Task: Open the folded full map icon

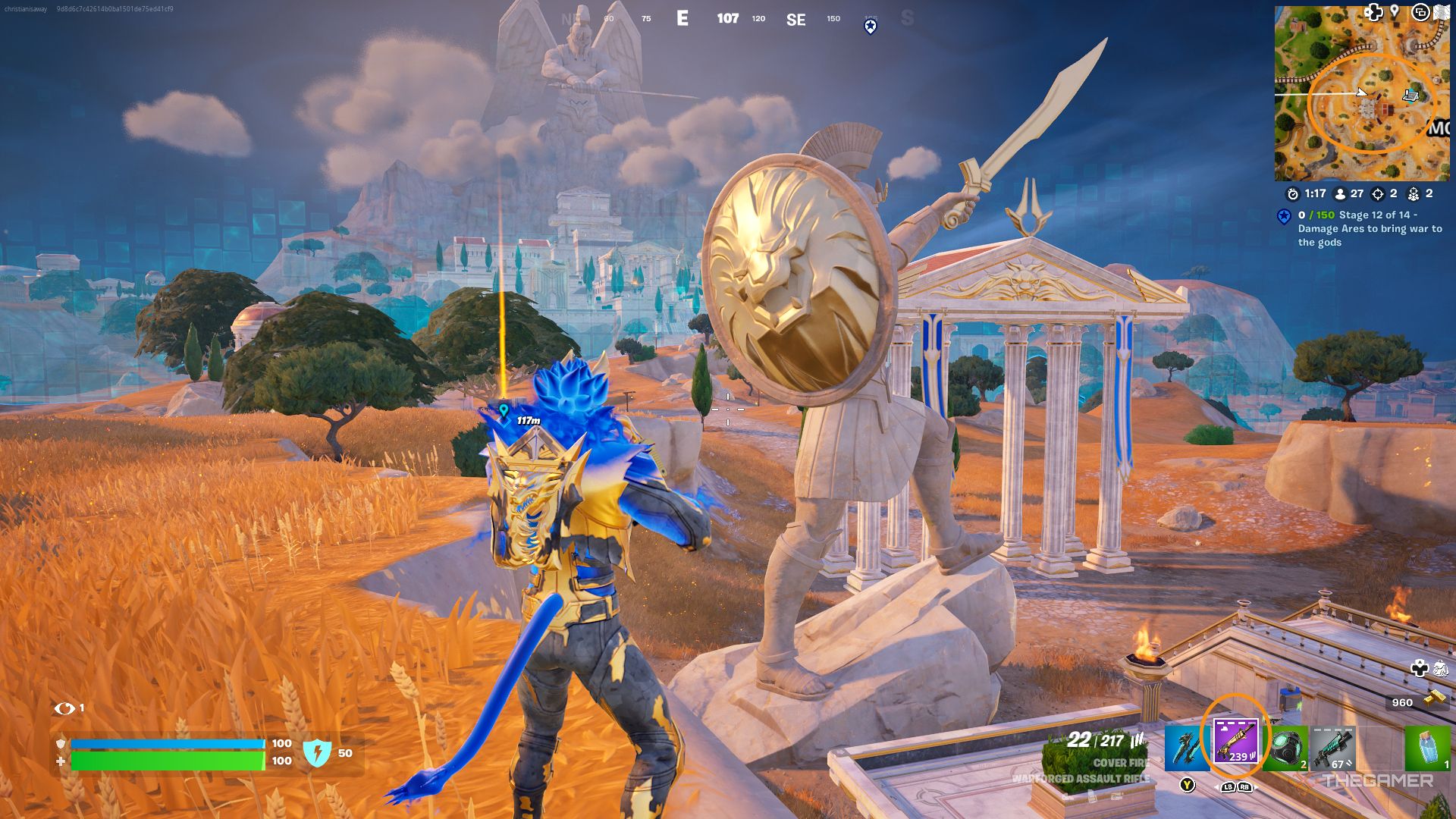Action: coord(1442,13)
